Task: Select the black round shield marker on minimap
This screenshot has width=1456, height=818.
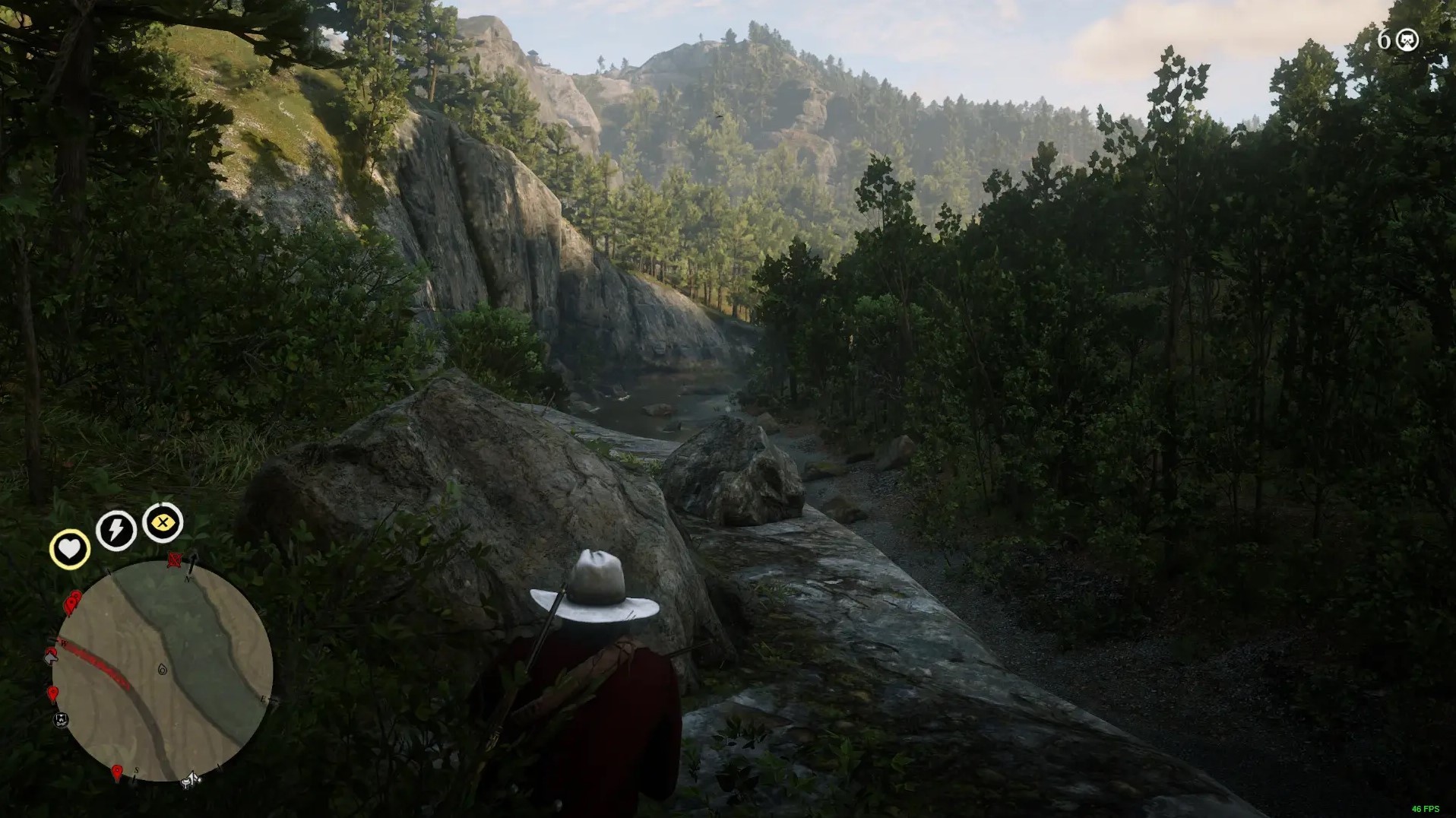Action: [x=62, y=719]
